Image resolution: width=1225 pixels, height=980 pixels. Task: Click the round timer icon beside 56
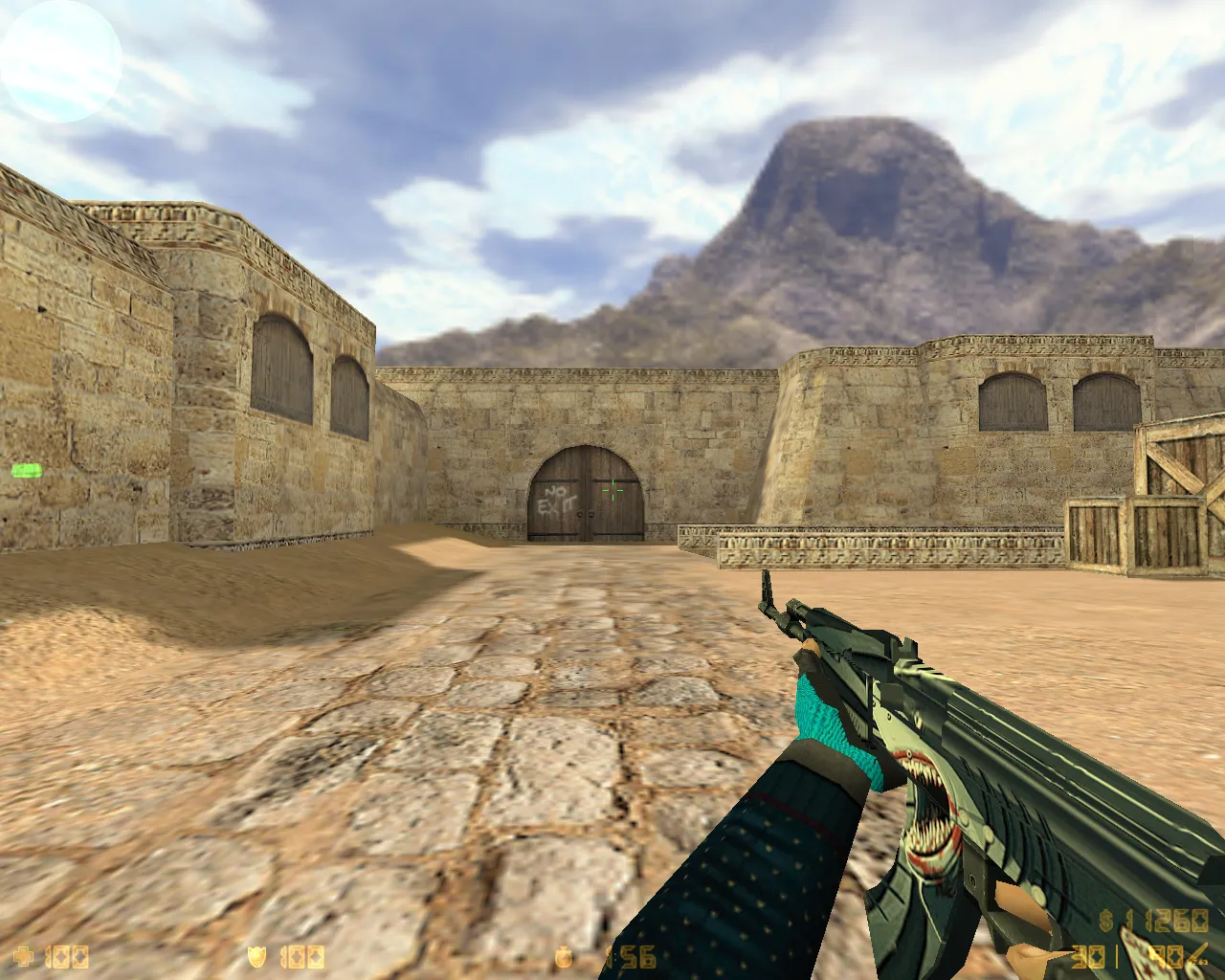coord(563,956)
